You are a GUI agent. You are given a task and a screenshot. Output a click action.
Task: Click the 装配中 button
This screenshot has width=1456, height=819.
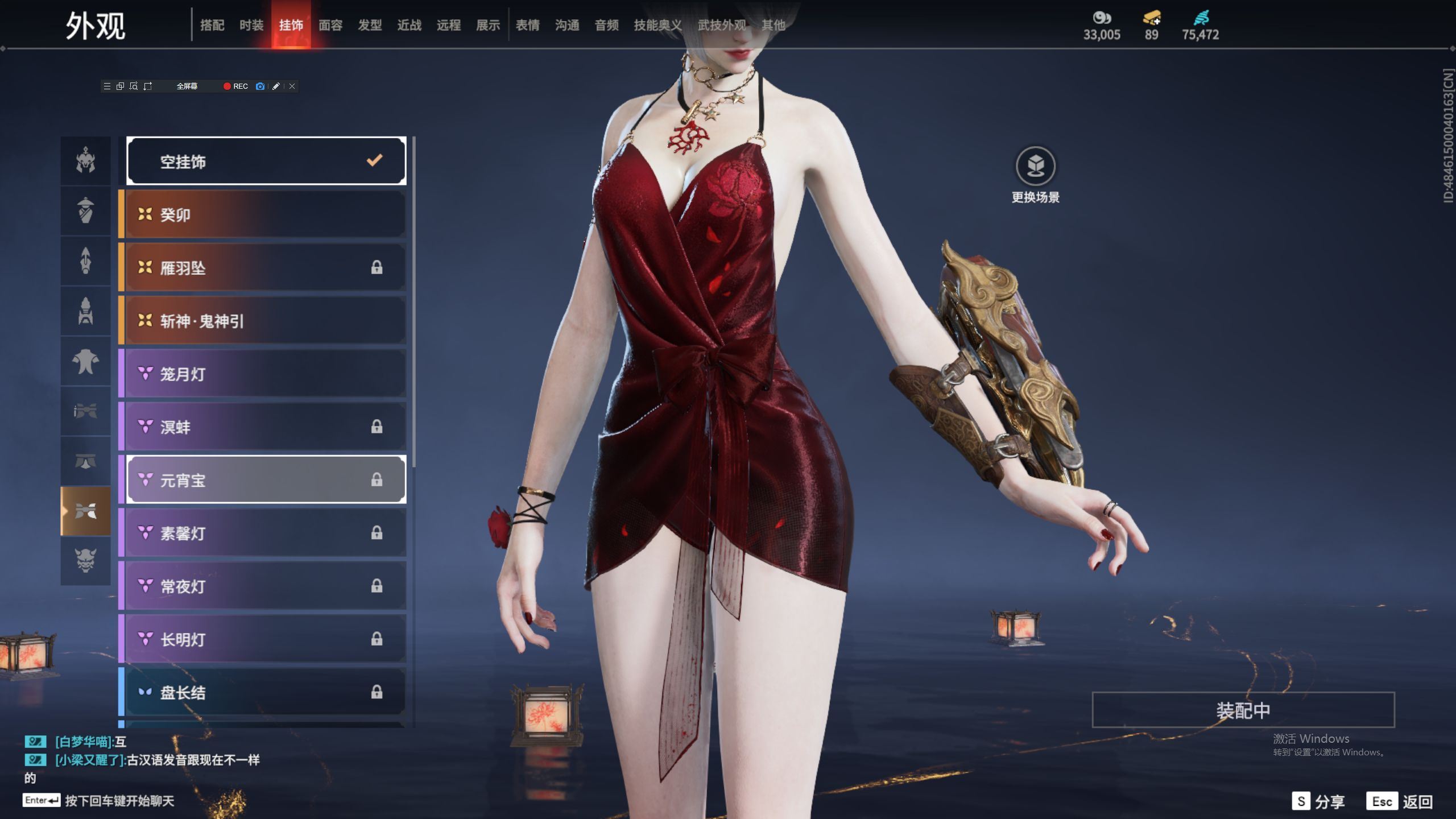pos(1243,710)
